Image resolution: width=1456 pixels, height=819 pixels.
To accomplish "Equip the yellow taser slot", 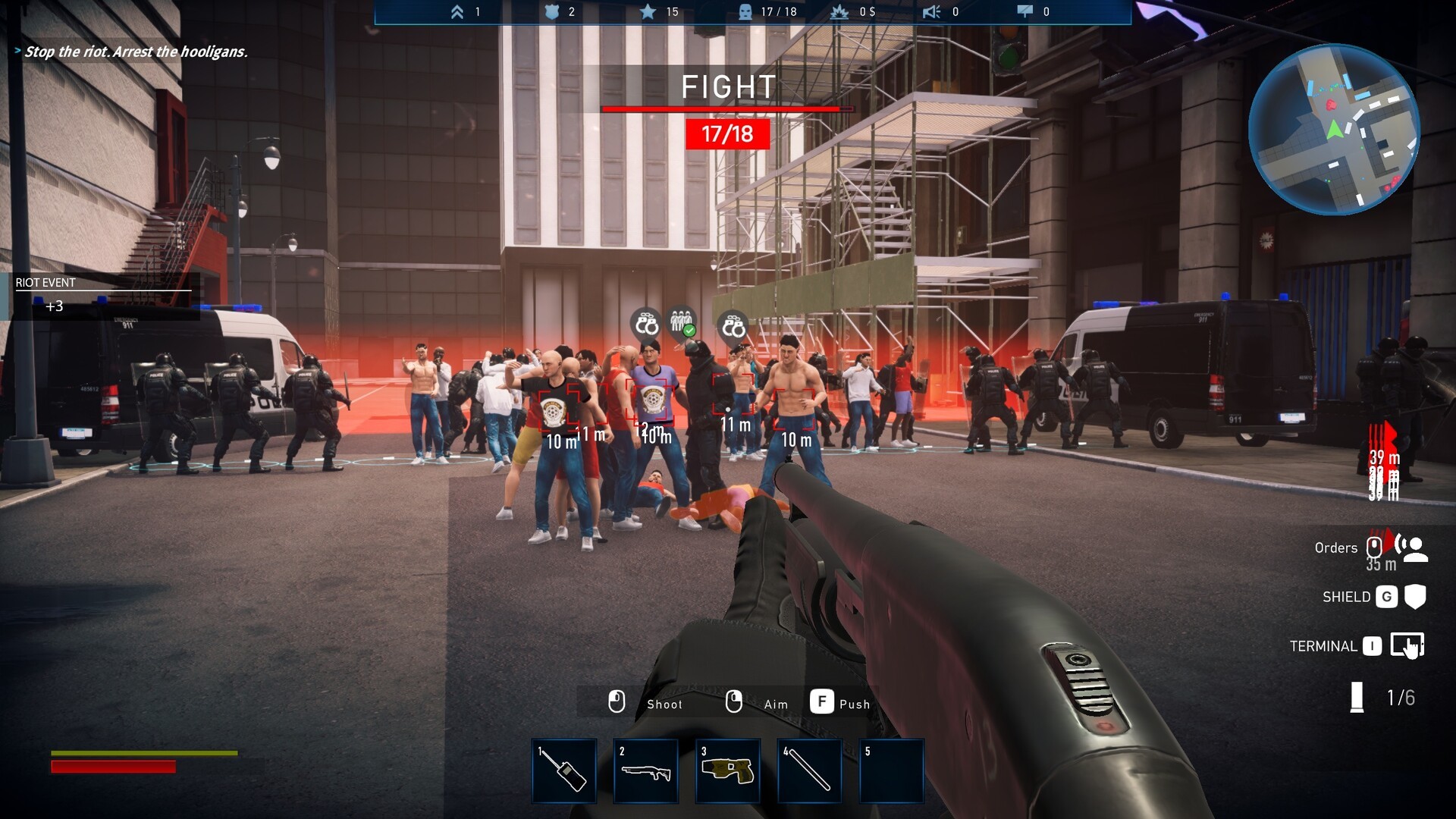I will click(x=728, y=770).
